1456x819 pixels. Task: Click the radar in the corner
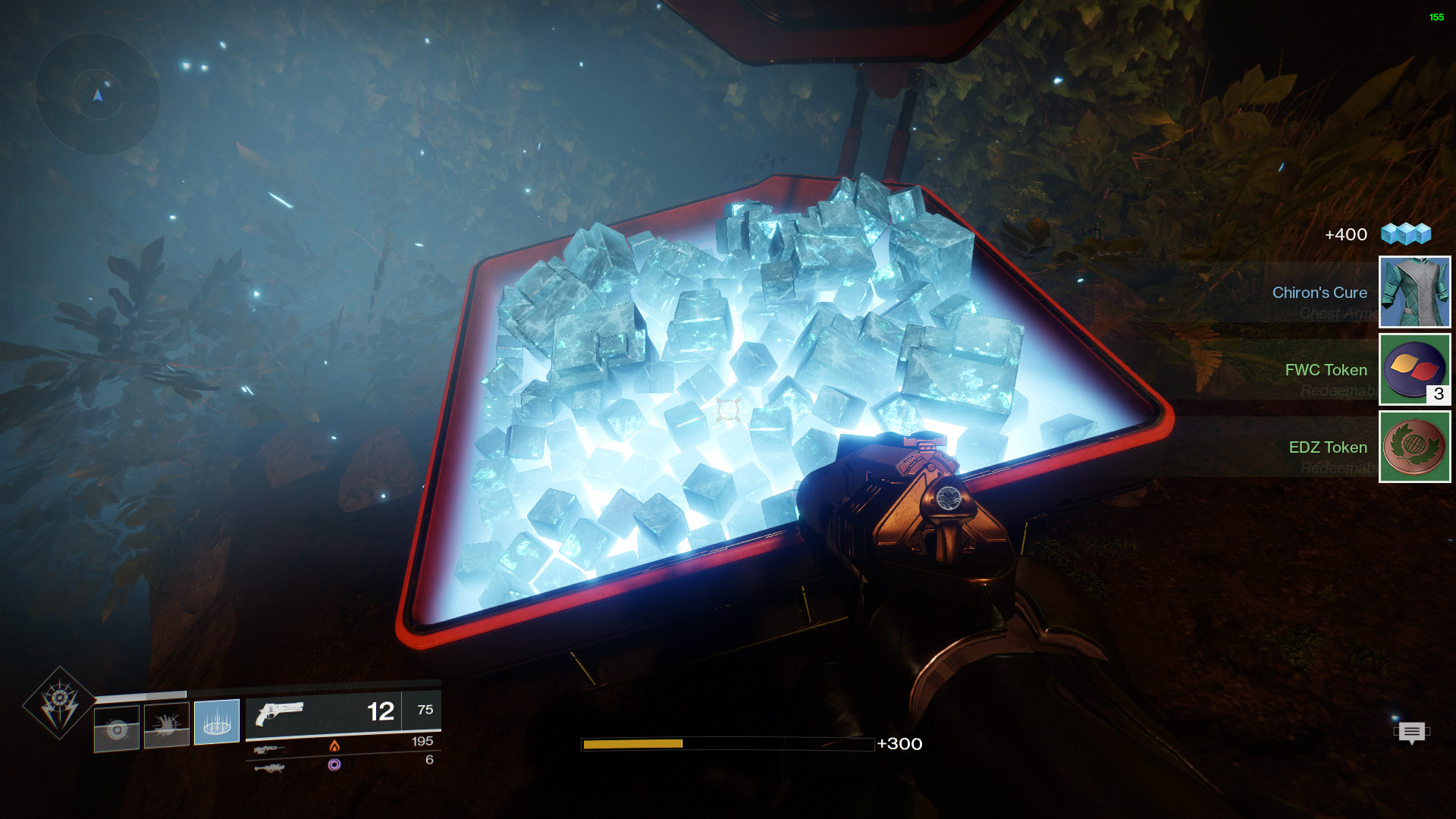coord(98,96)
